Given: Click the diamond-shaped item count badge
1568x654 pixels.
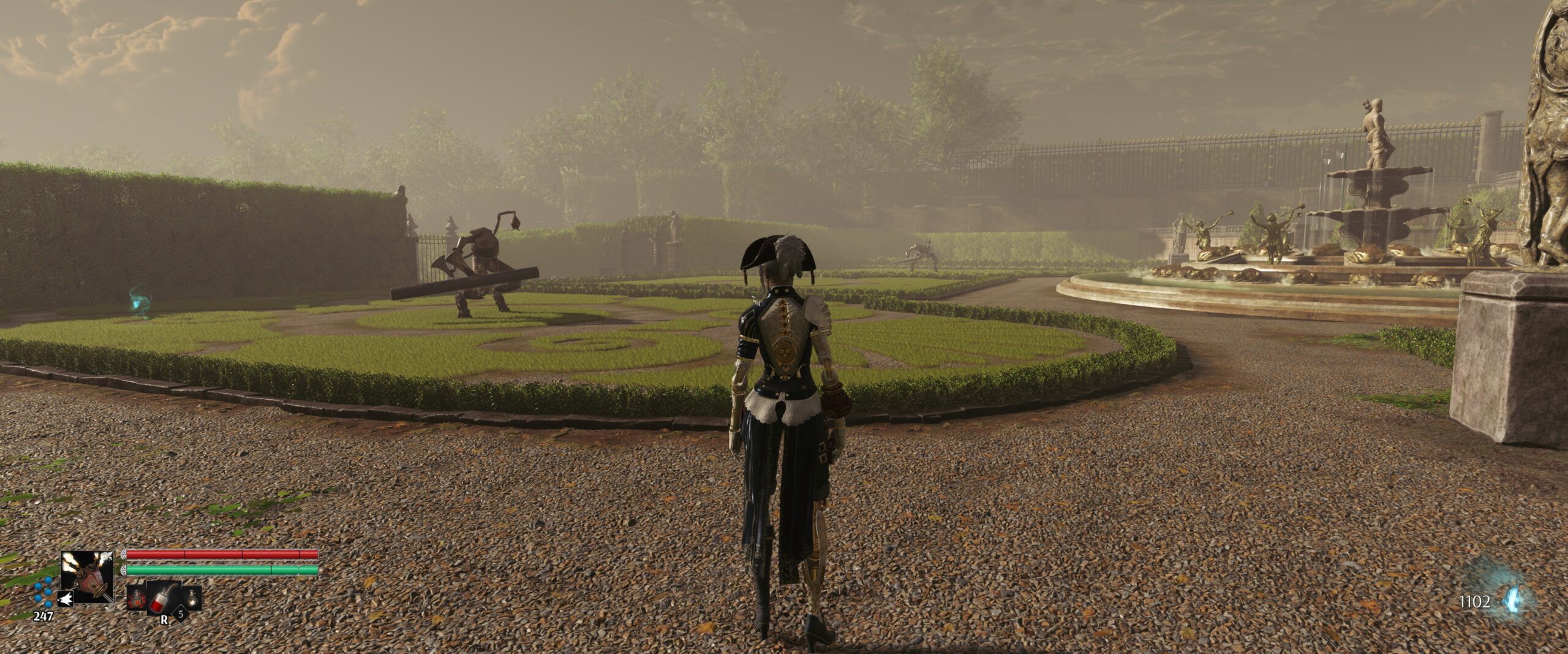Looking at the screenshot, I should pyautogui.click(x=181, y=615).
